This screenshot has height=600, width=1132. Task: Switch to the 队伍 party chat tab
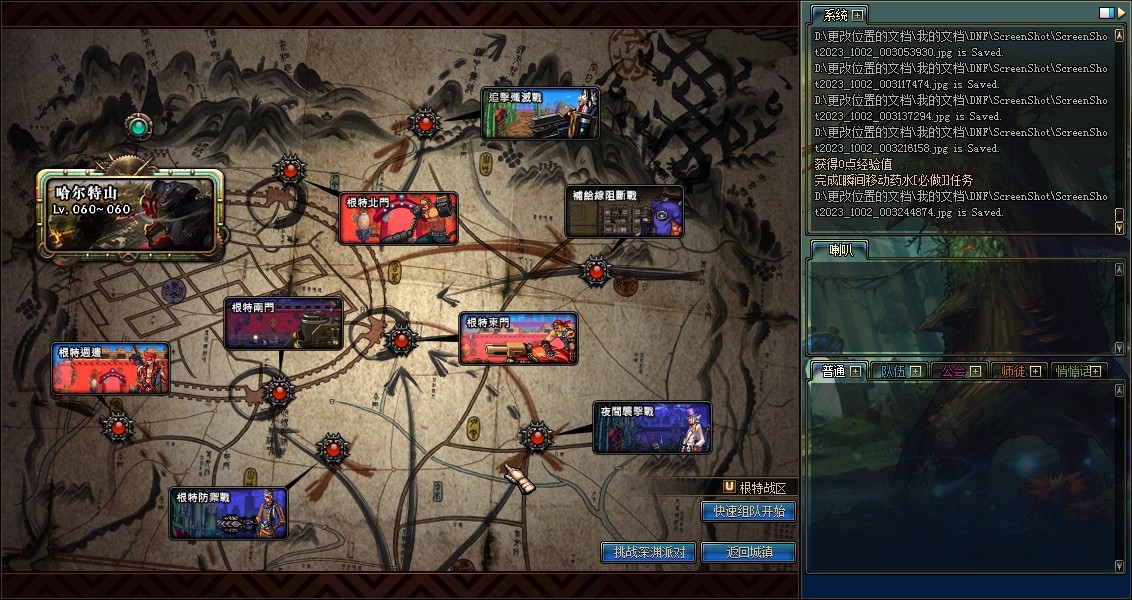[894, 371]
